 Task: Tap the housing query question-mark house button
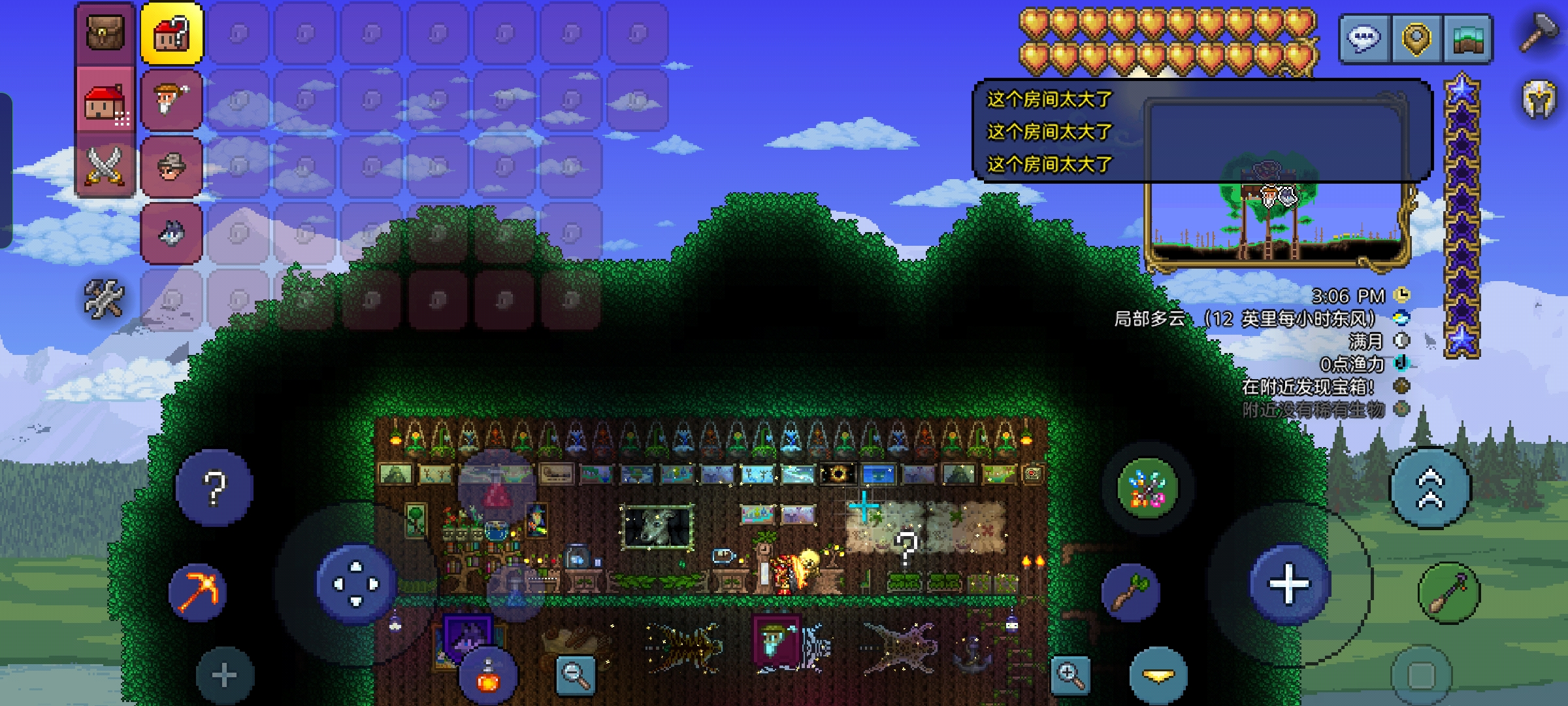click(x=172, y=33)
